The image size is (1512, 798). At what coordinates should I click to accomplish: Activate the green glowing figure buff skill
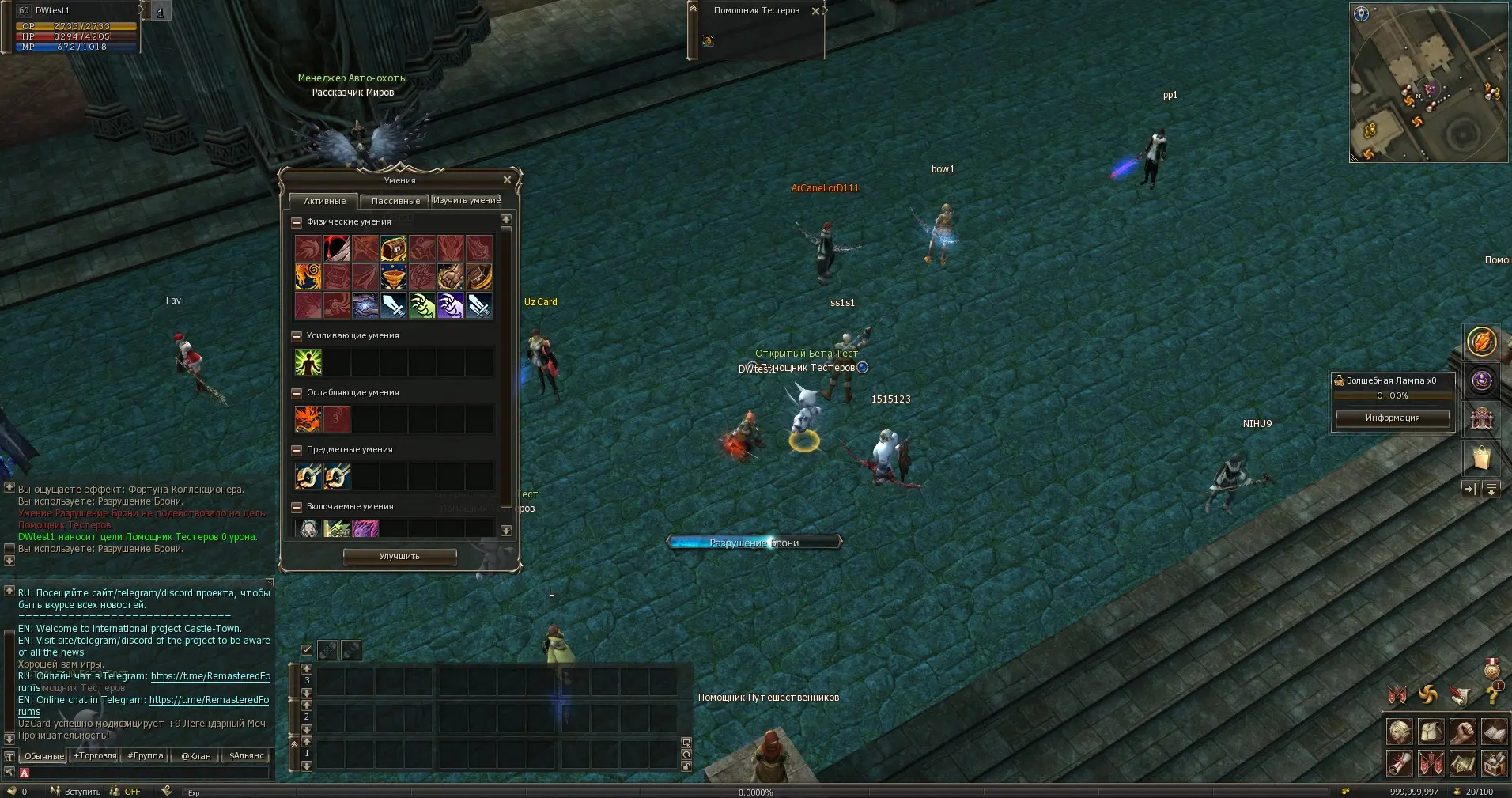(308, 362)
